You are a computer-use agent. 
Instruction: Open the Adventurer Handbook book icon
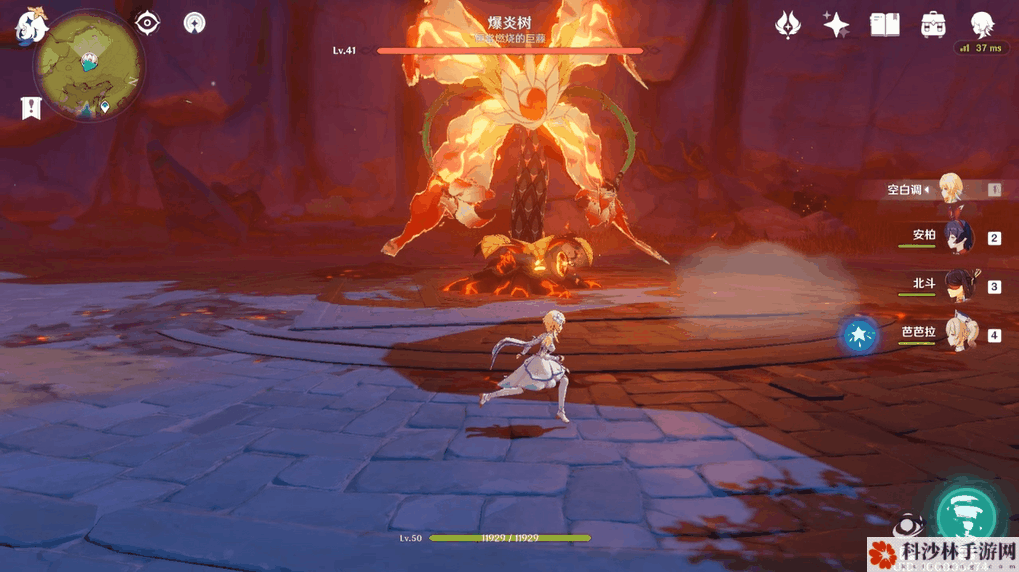(884, 24)
